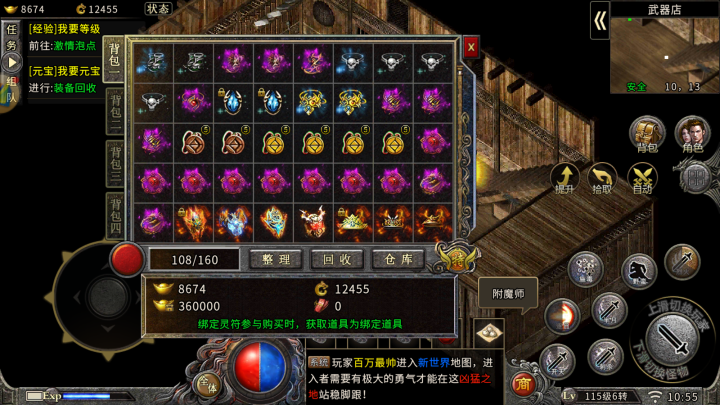Open the 仓库 warehouse
The image size is (720, 405).
pos(397,258)
